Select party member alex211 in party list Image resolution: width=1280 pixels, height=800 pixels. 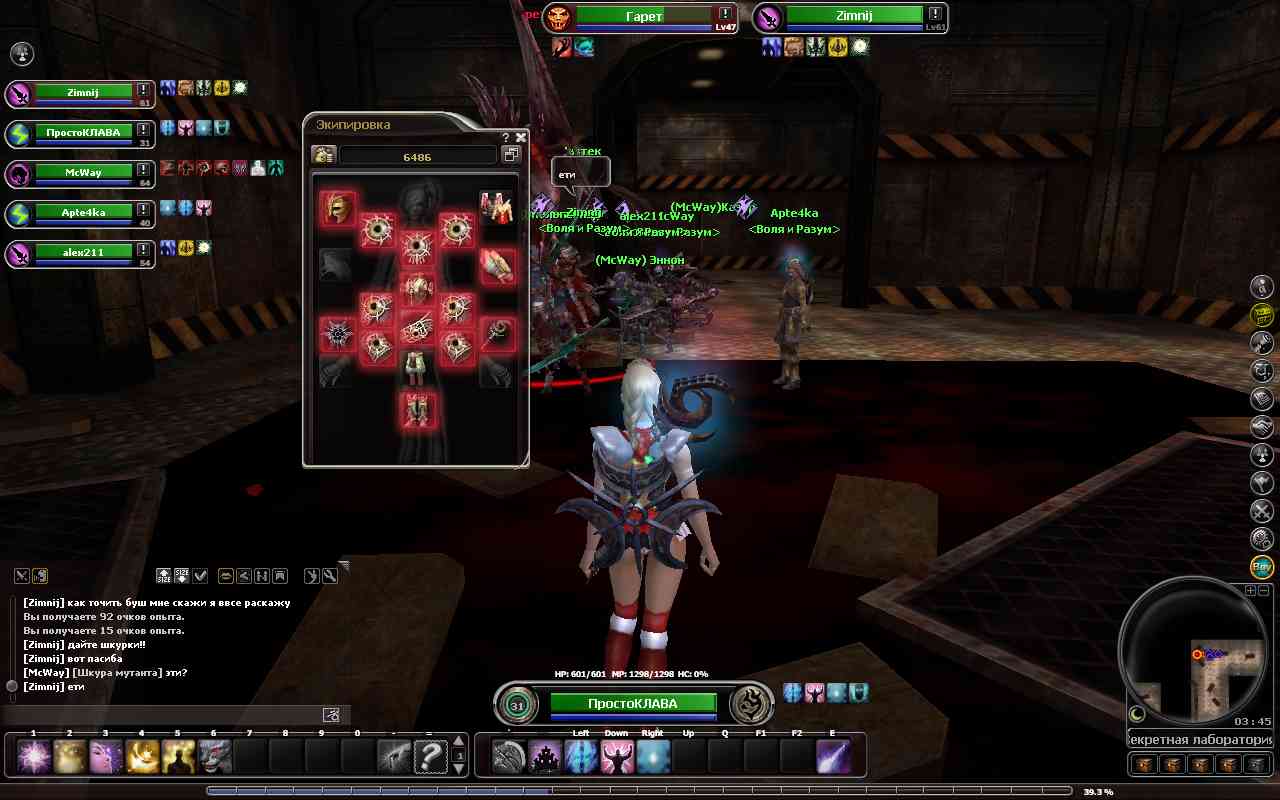[84, 252]
